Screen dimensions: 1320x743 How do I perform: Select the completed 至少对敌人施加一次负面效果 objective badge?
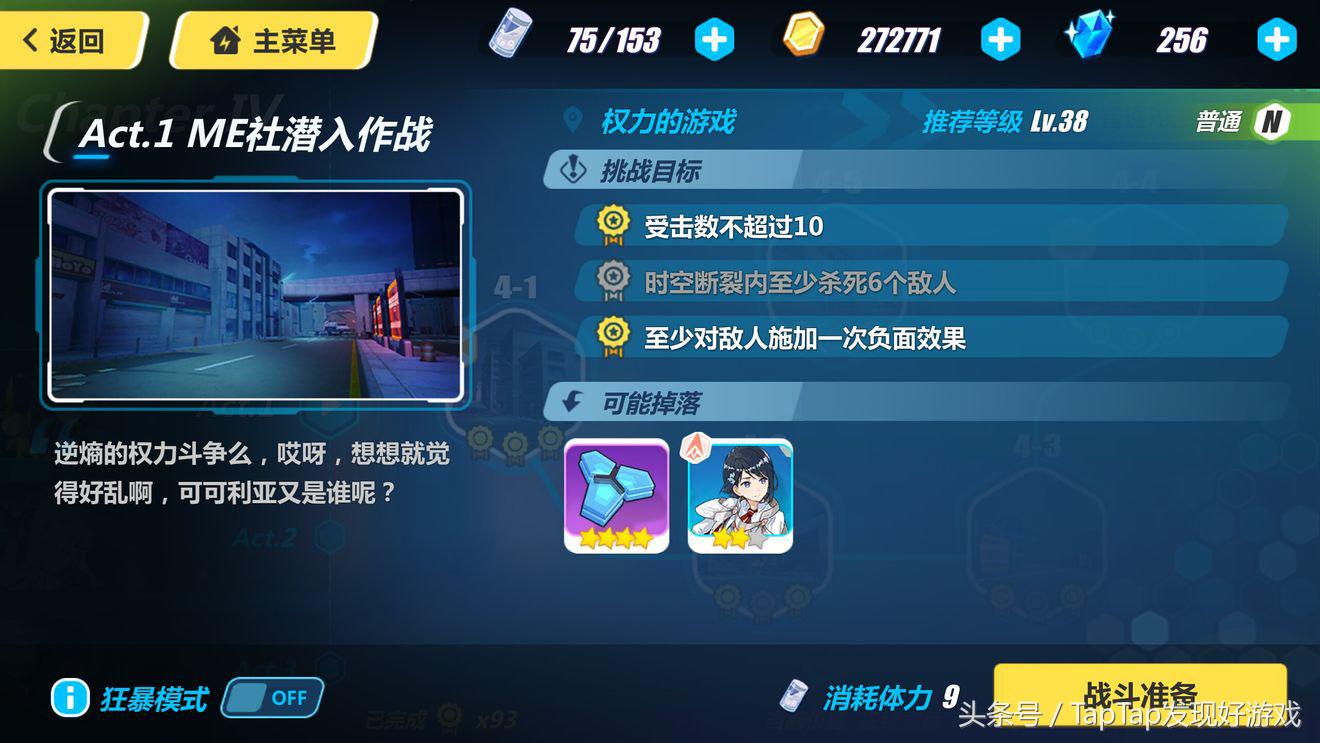(x=613, y=336)
